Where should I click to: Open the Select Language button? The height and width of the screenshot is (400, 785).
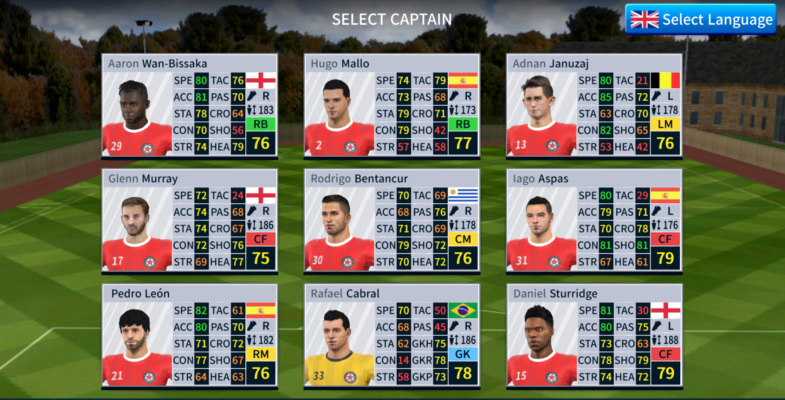[701, 19]
